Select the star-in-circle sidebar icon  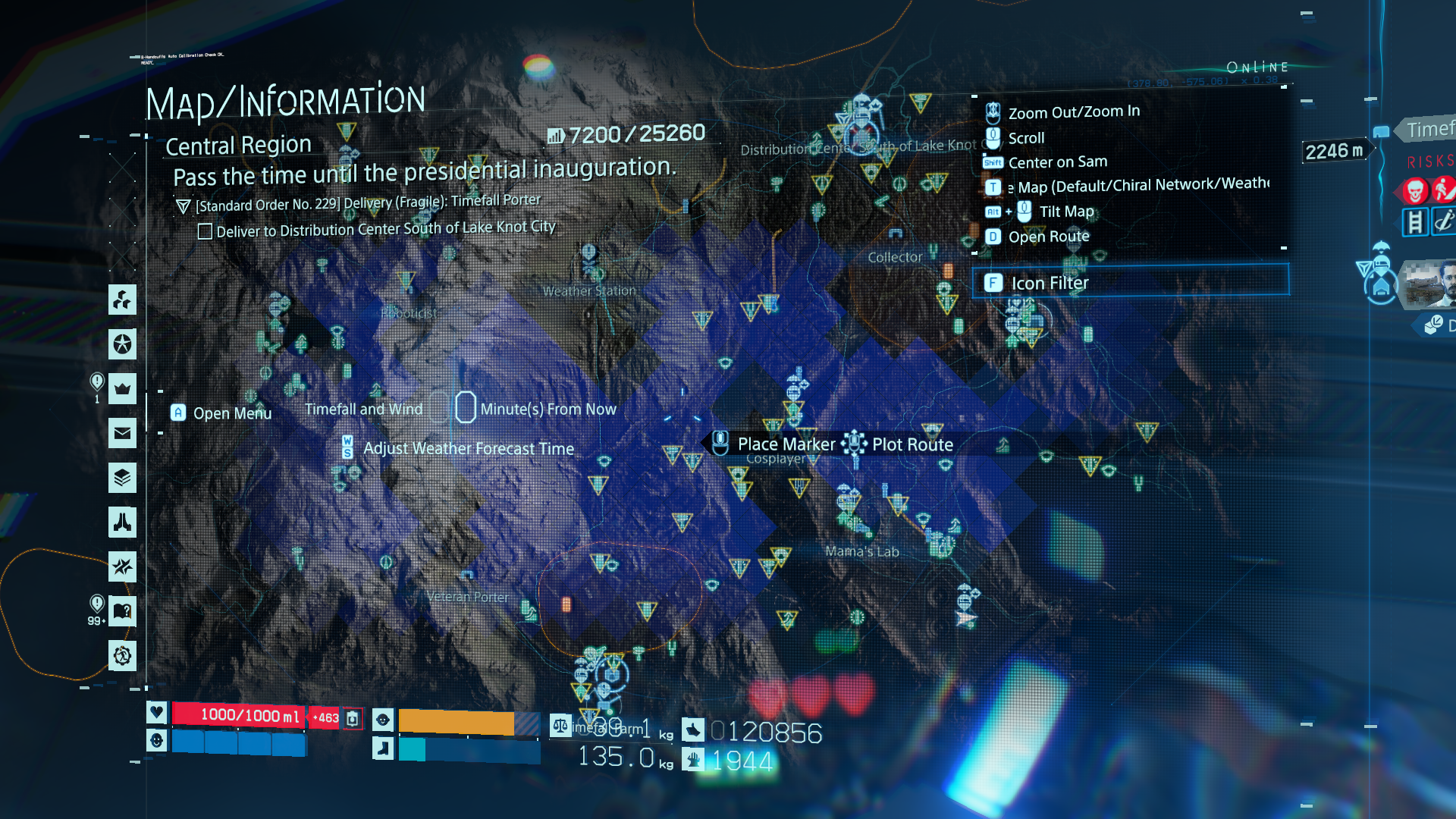pyautogui.click(x=122, y=344)
